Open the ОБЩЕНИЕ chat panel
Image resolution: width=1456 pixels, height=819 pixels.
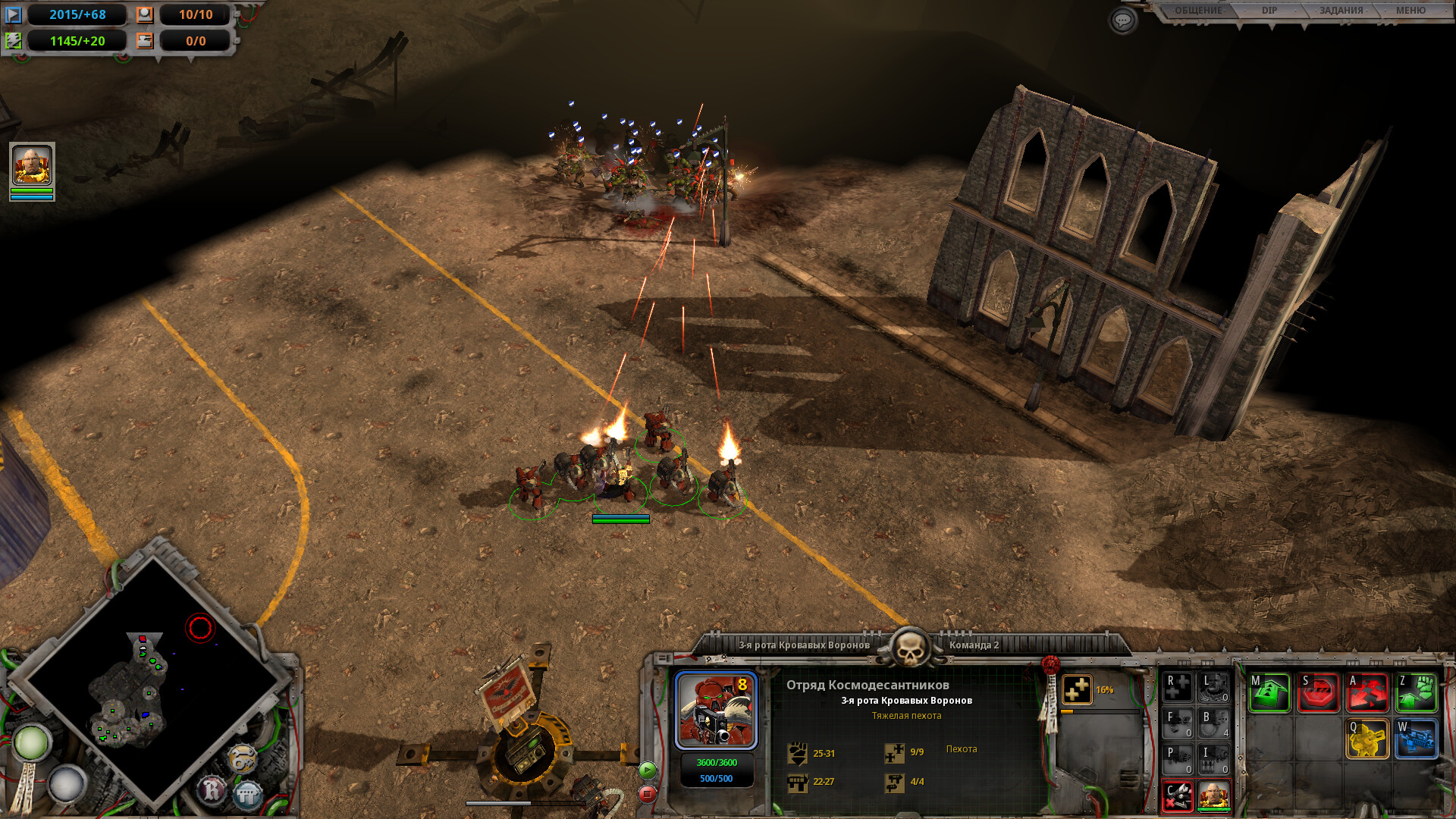pos(1198,11)
